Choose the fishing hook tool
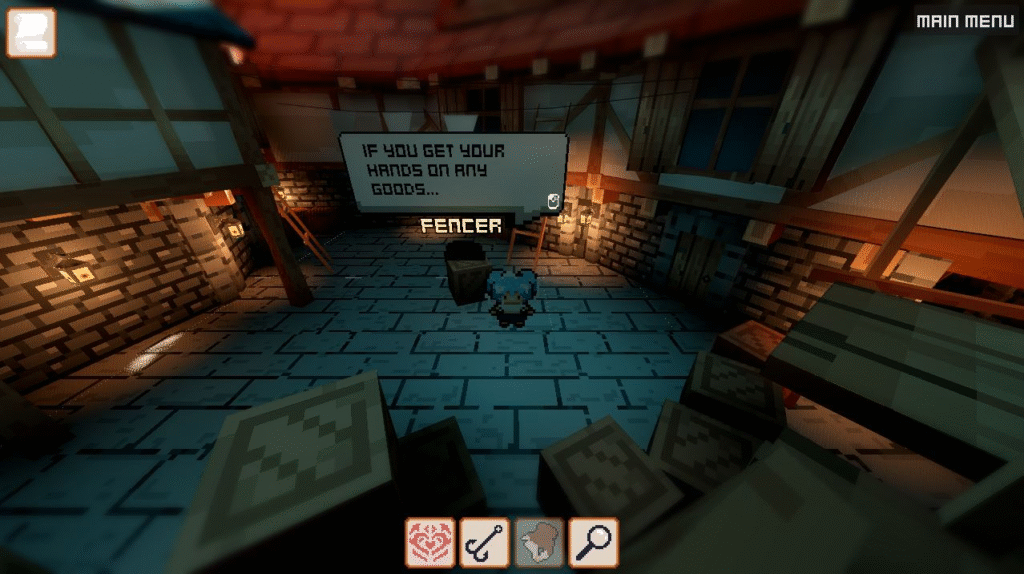The image size is (1024, 574). tap(485, 543)
